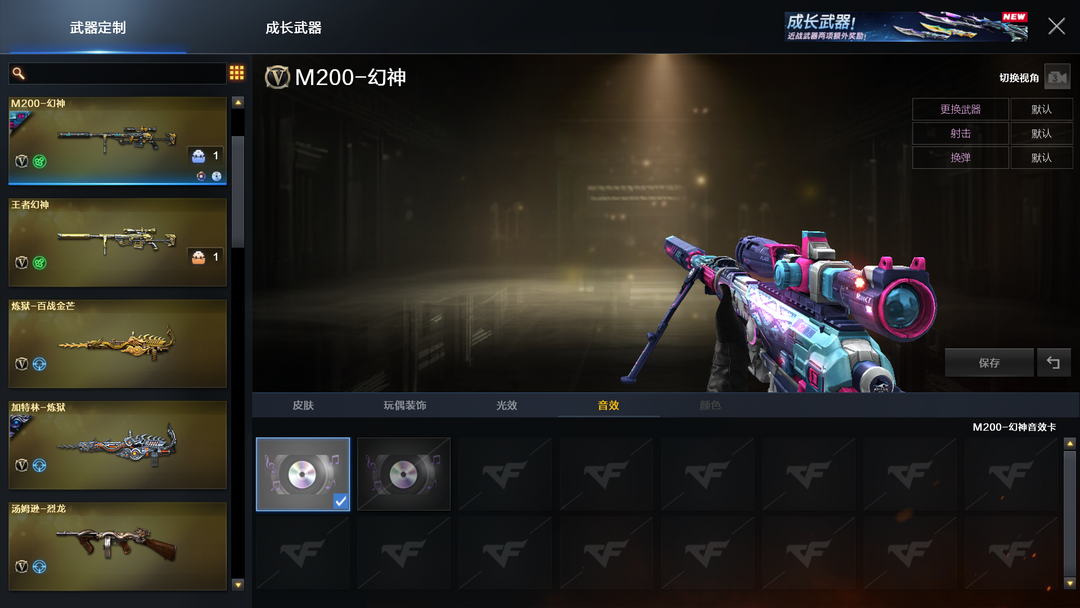Open the 成长武器 tab
The width and height of the screenshot is (1080, 608).
click(x=293, y=28)
